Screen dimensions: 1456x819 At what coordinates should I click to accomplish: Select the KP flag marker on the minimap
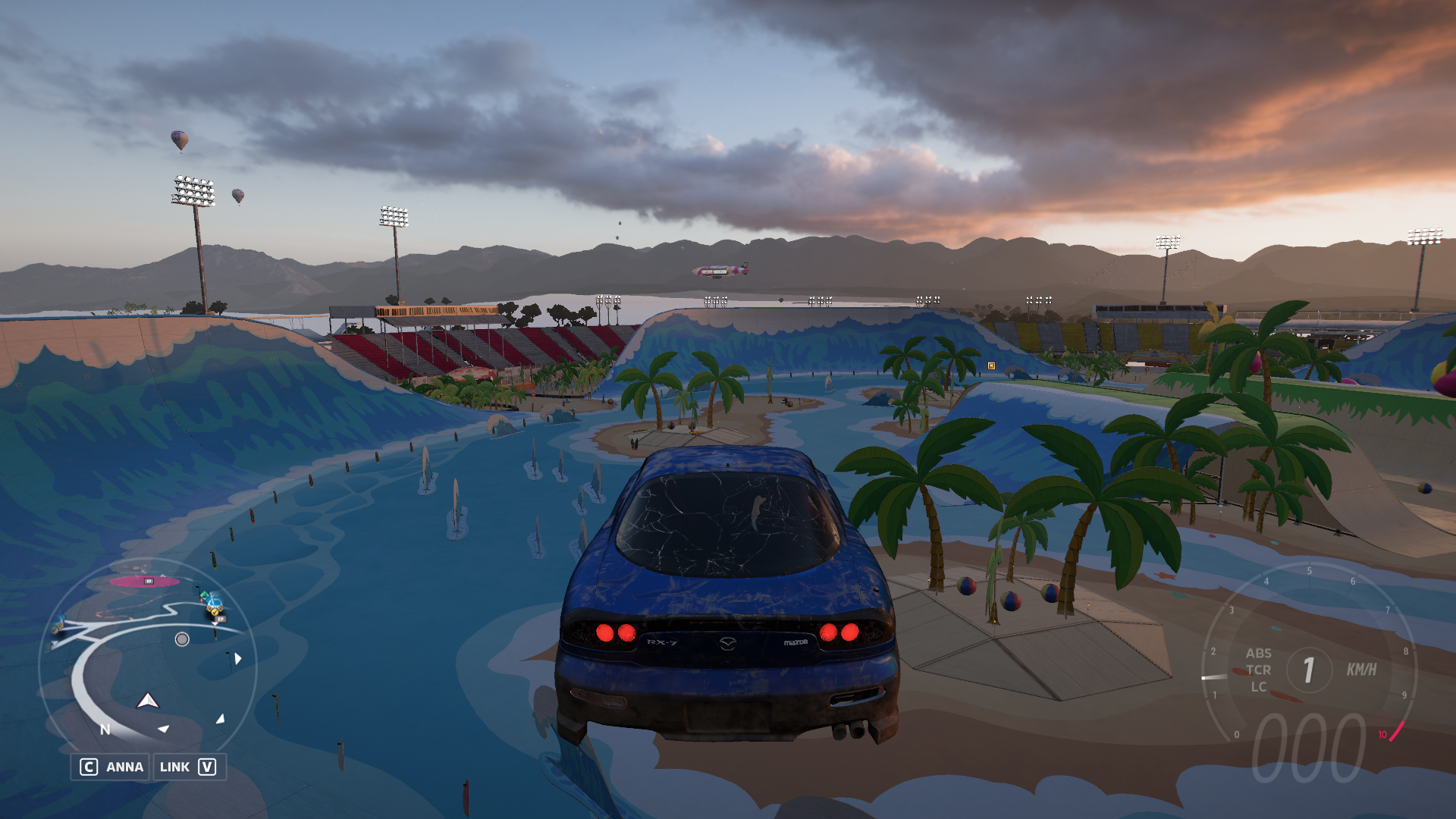[221, 620]
